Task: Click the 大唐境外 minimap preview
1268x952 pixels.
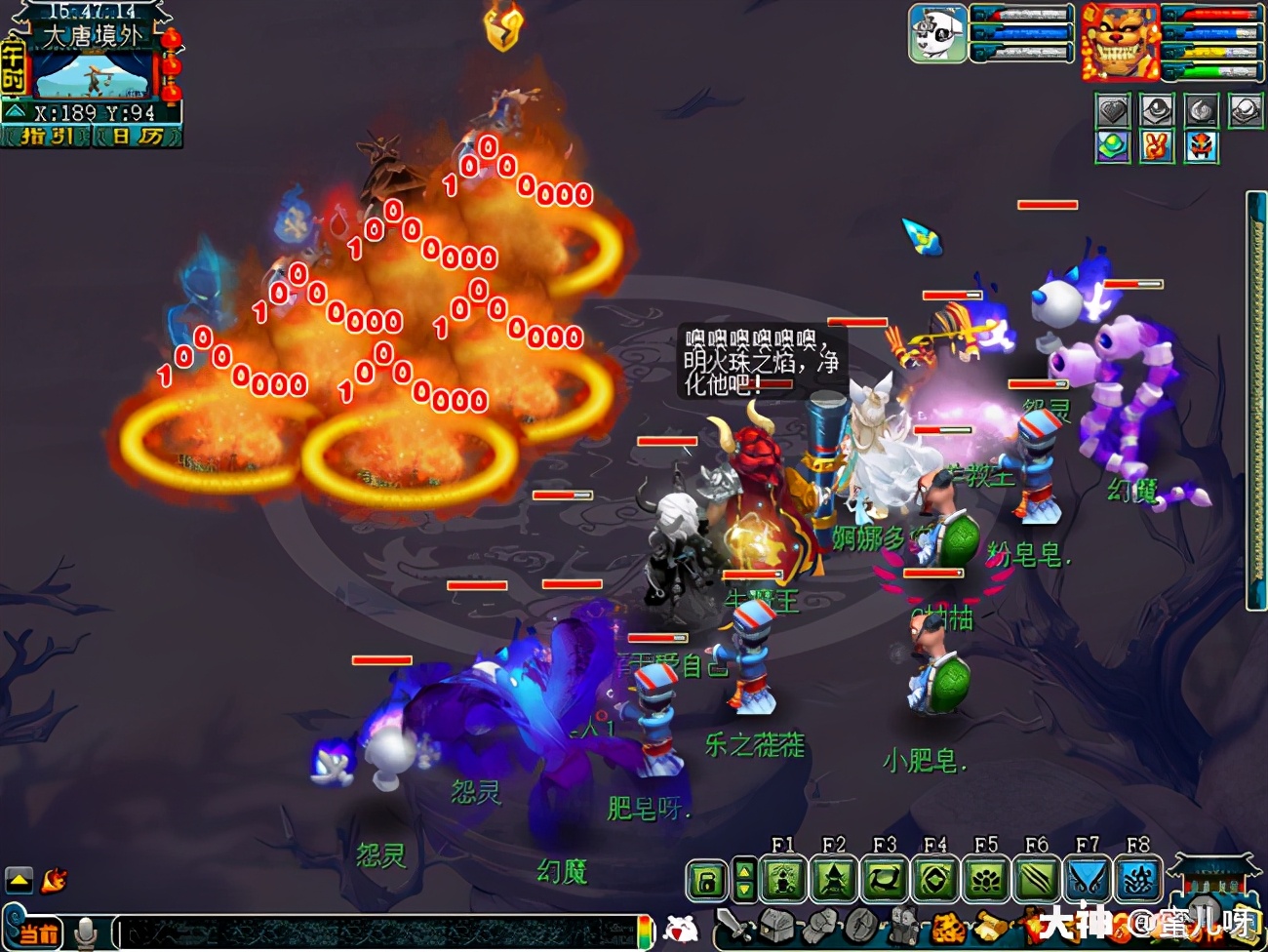Action: coord(94,74)
